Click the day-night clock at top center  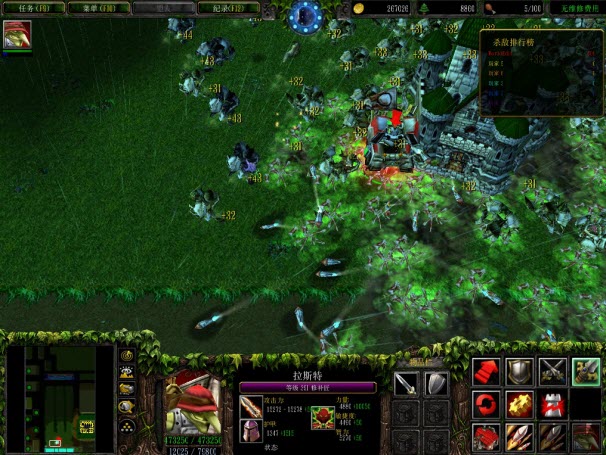pos(305,15)
